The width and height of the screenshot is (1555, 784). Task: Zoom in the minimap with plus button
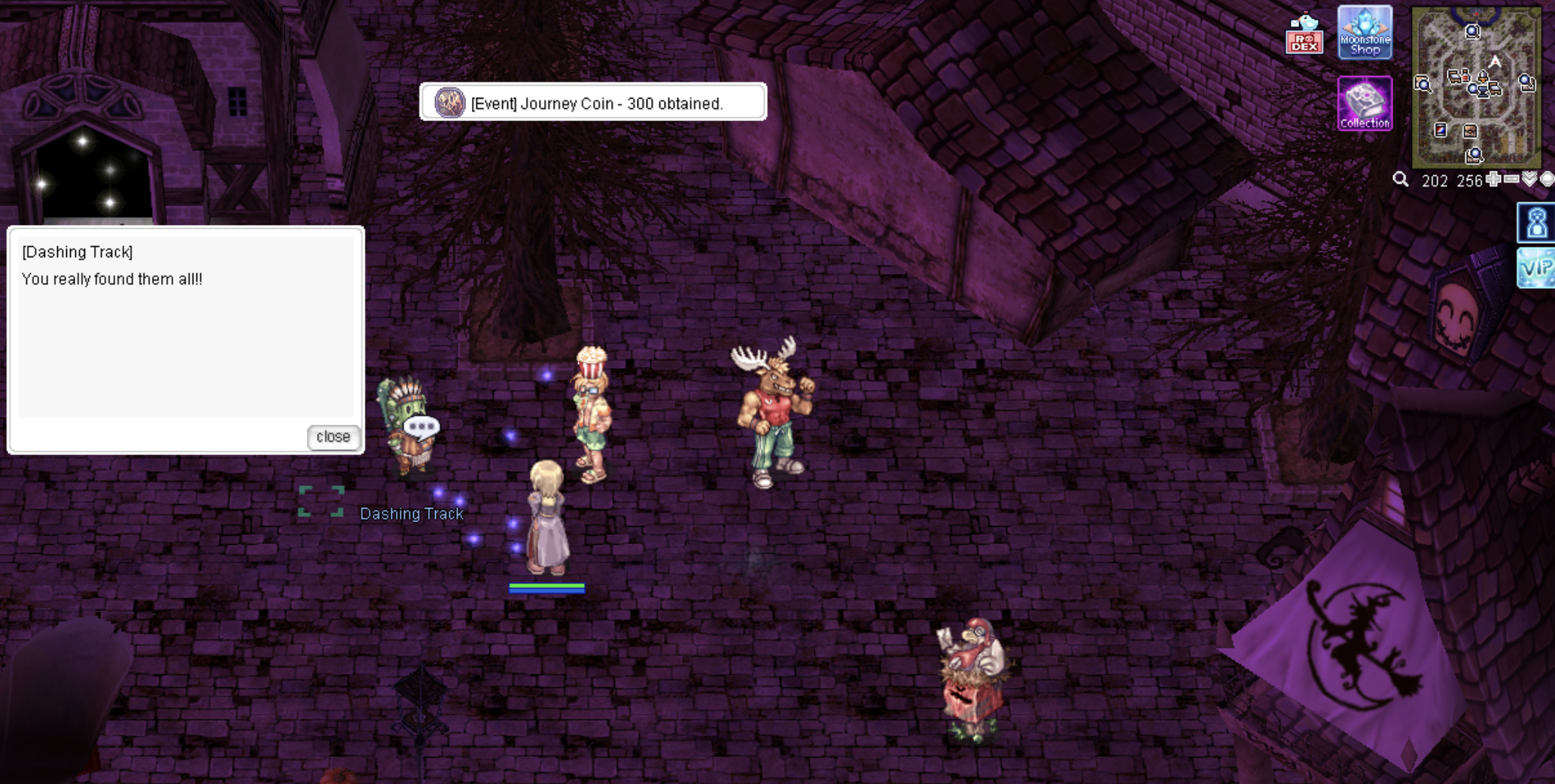click(x=1493, y=179)
